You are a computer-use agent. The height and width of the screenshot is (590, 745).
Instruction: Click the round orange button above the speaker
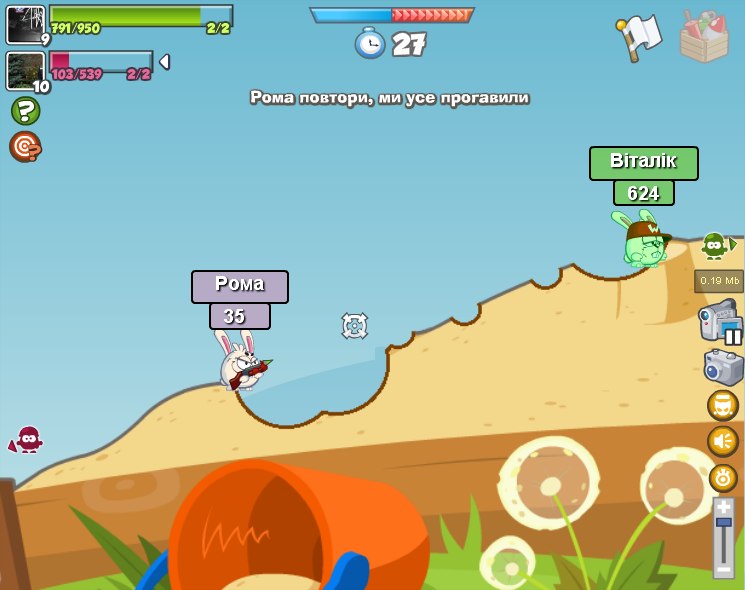coord(723,405)
